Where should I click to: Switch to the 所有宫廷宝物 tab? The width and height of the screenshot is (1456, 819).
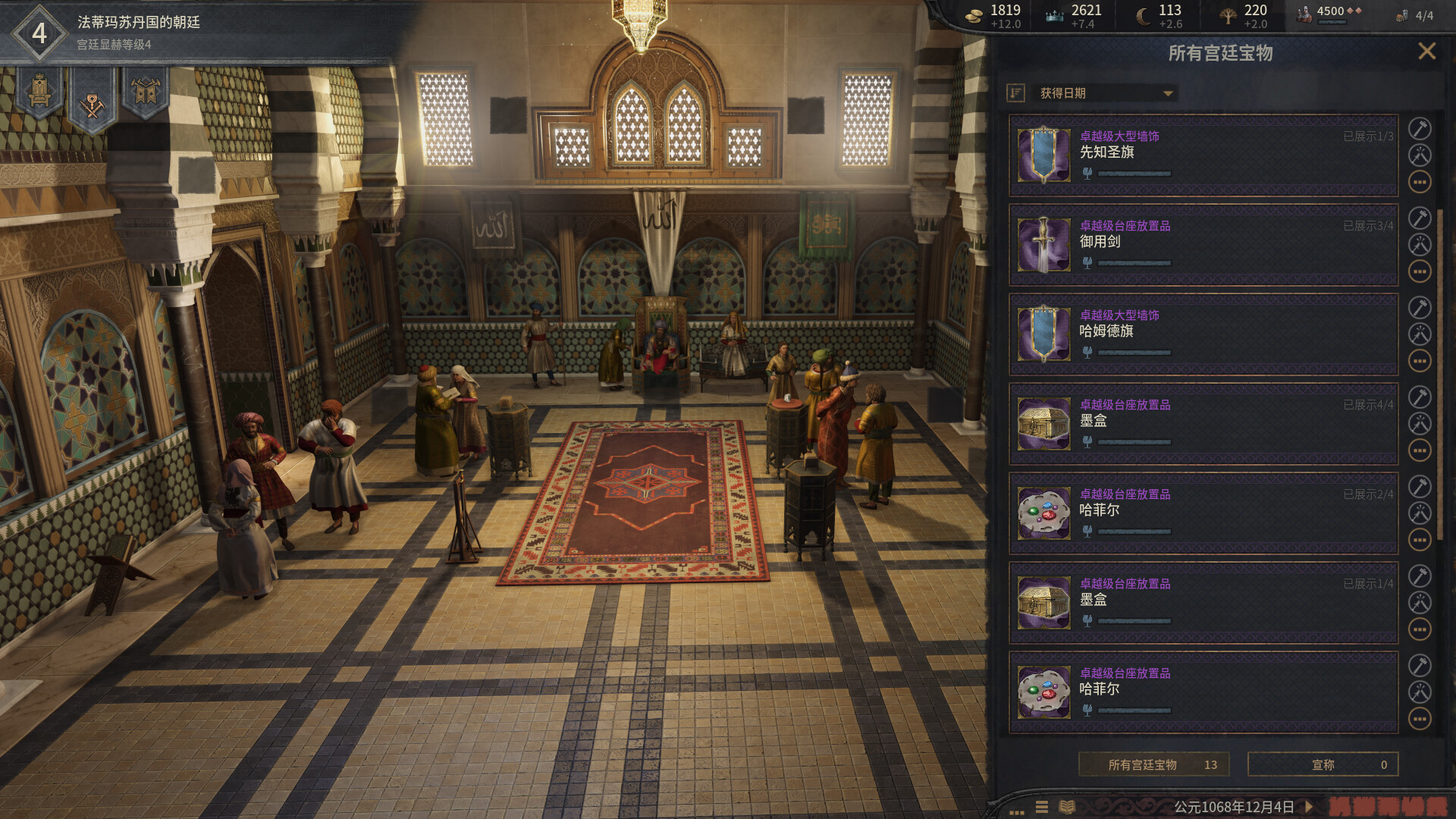click(1153, 764)
